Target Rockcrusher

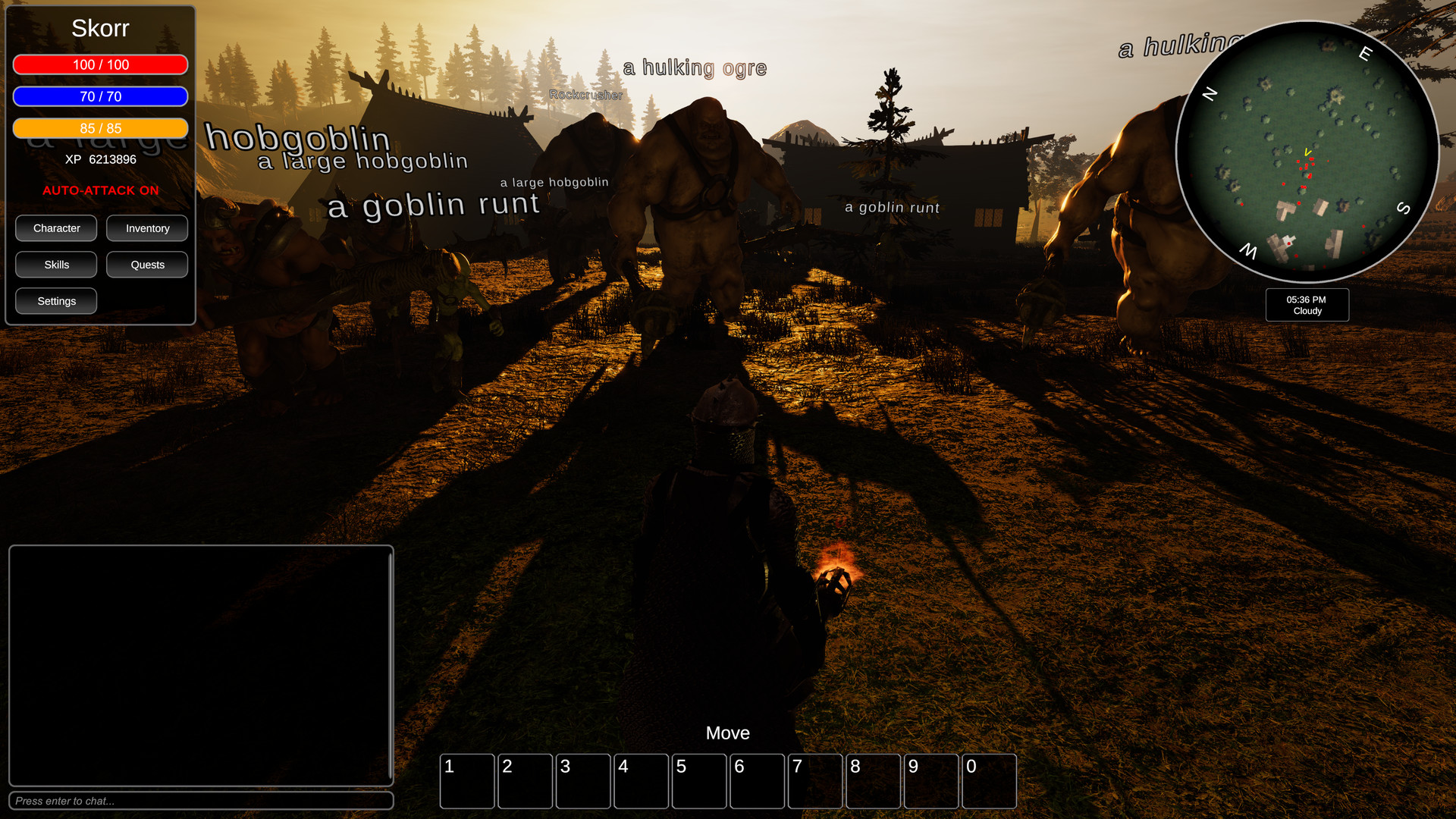[587, 95]
